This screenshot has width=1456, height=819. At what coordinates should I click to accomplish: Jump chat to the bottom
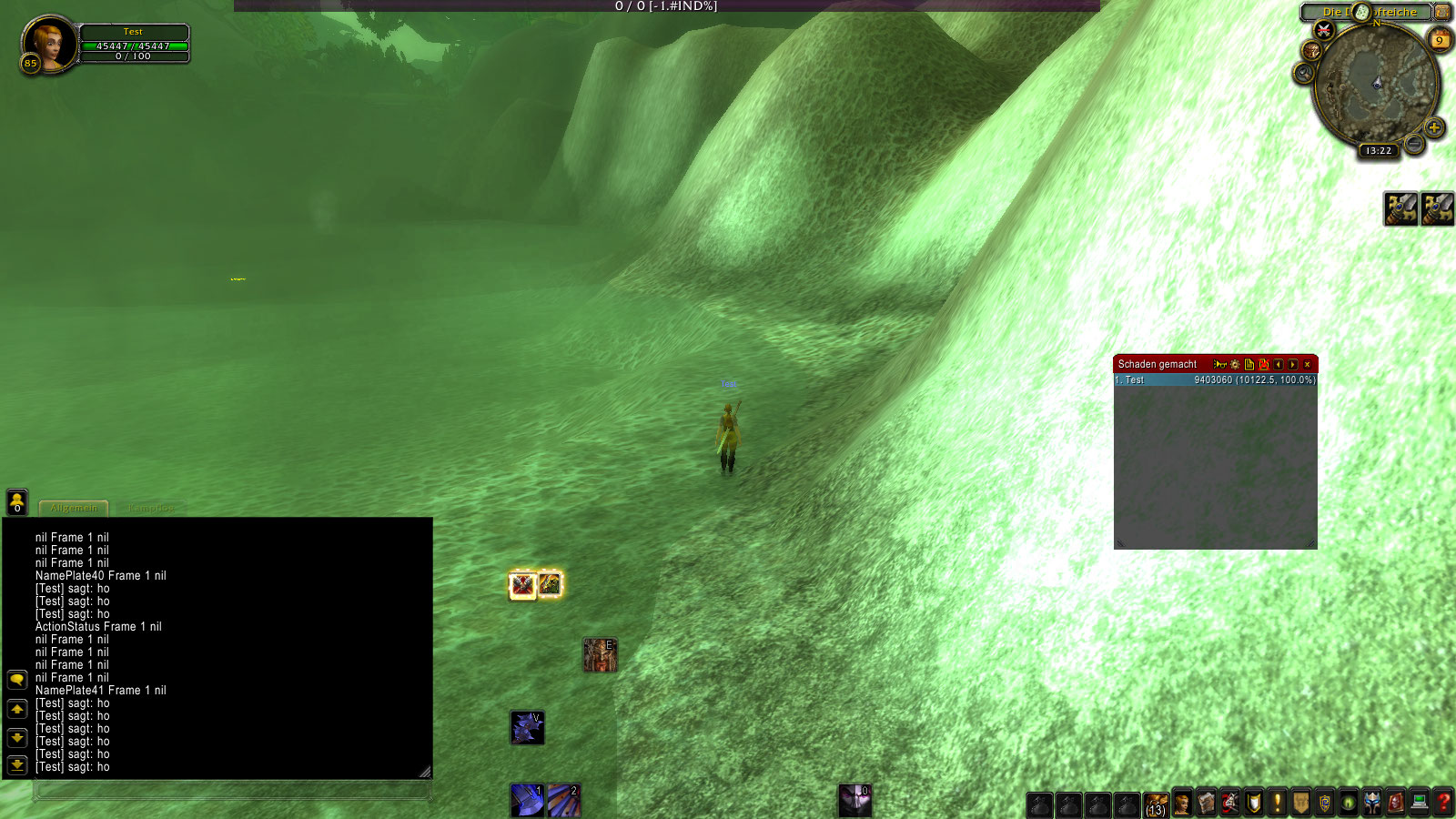(17, 764)
